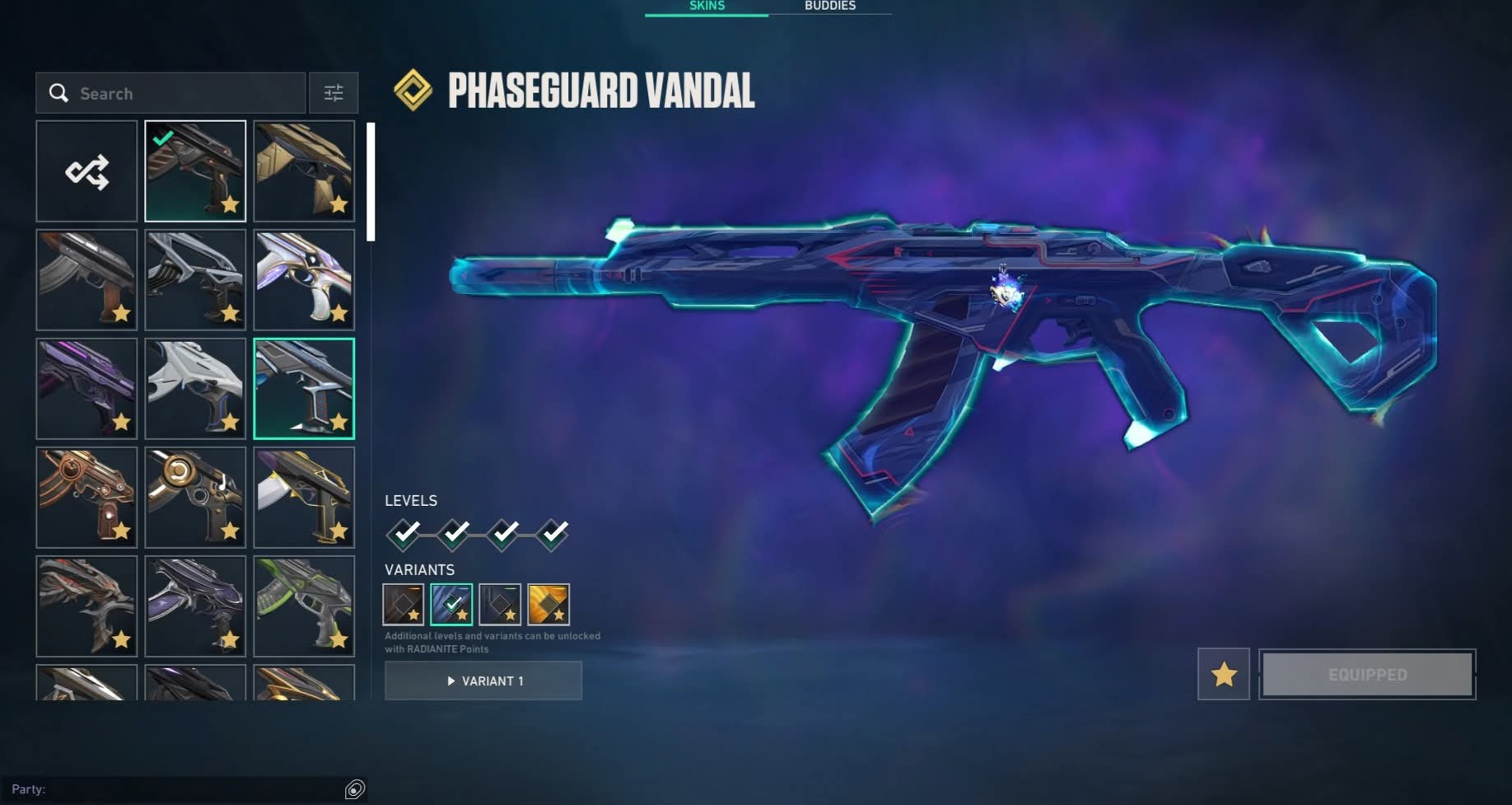The width and height of the screenshot is (1512, 805).
Task: Open the party voice icon
Action: pyautogui.click(x=354, y=789)
